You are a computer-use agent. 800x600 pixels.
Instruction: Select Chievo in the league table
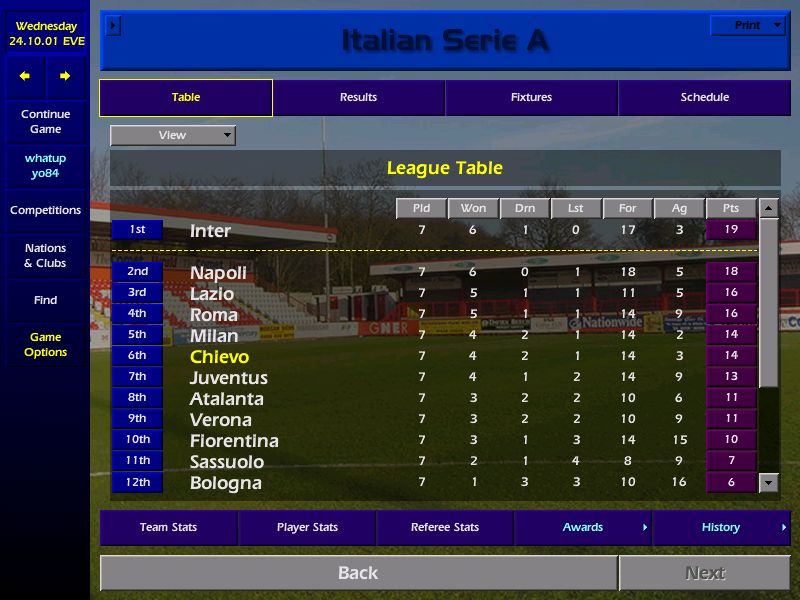tap(220, 357)
